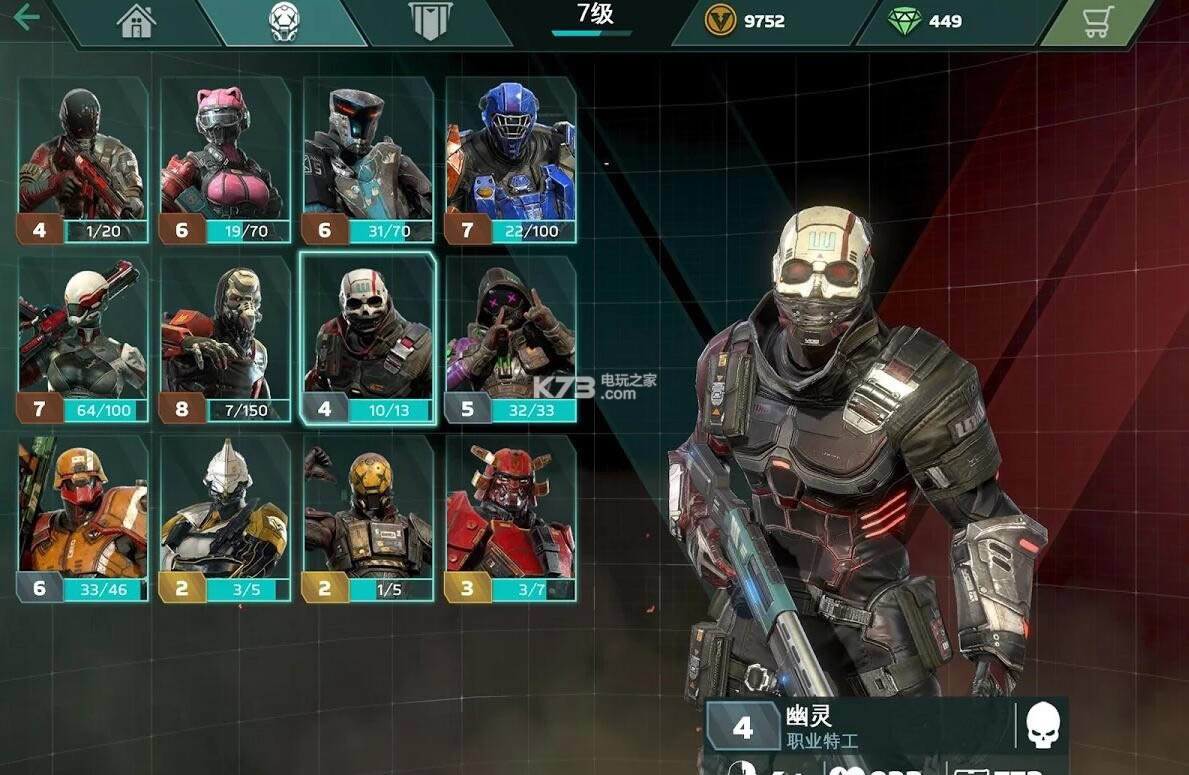Switch to the heroes helmet tab

click(x=284, y=22)
